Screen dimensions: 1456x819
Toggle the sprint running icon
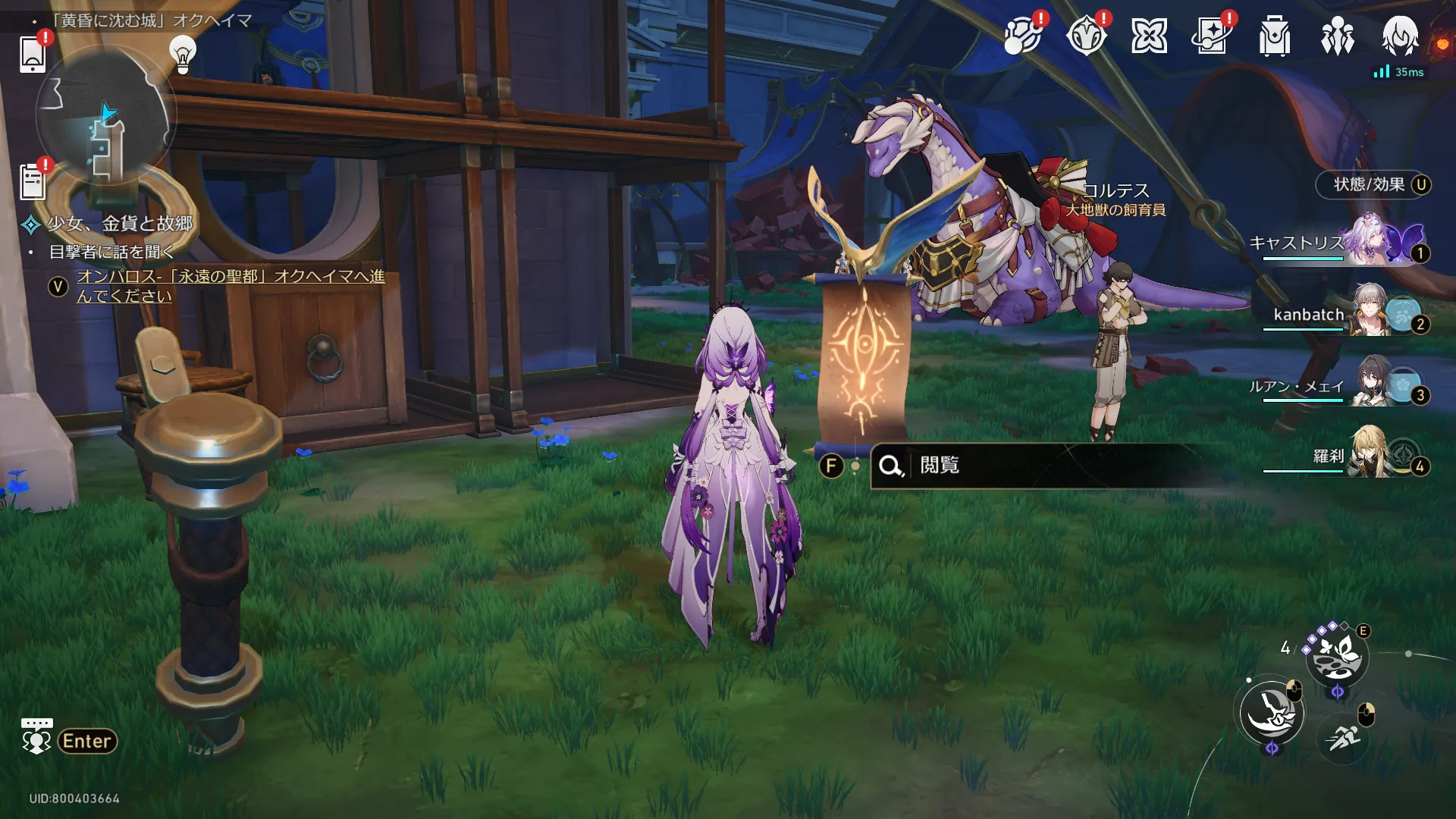(1343, 736)
